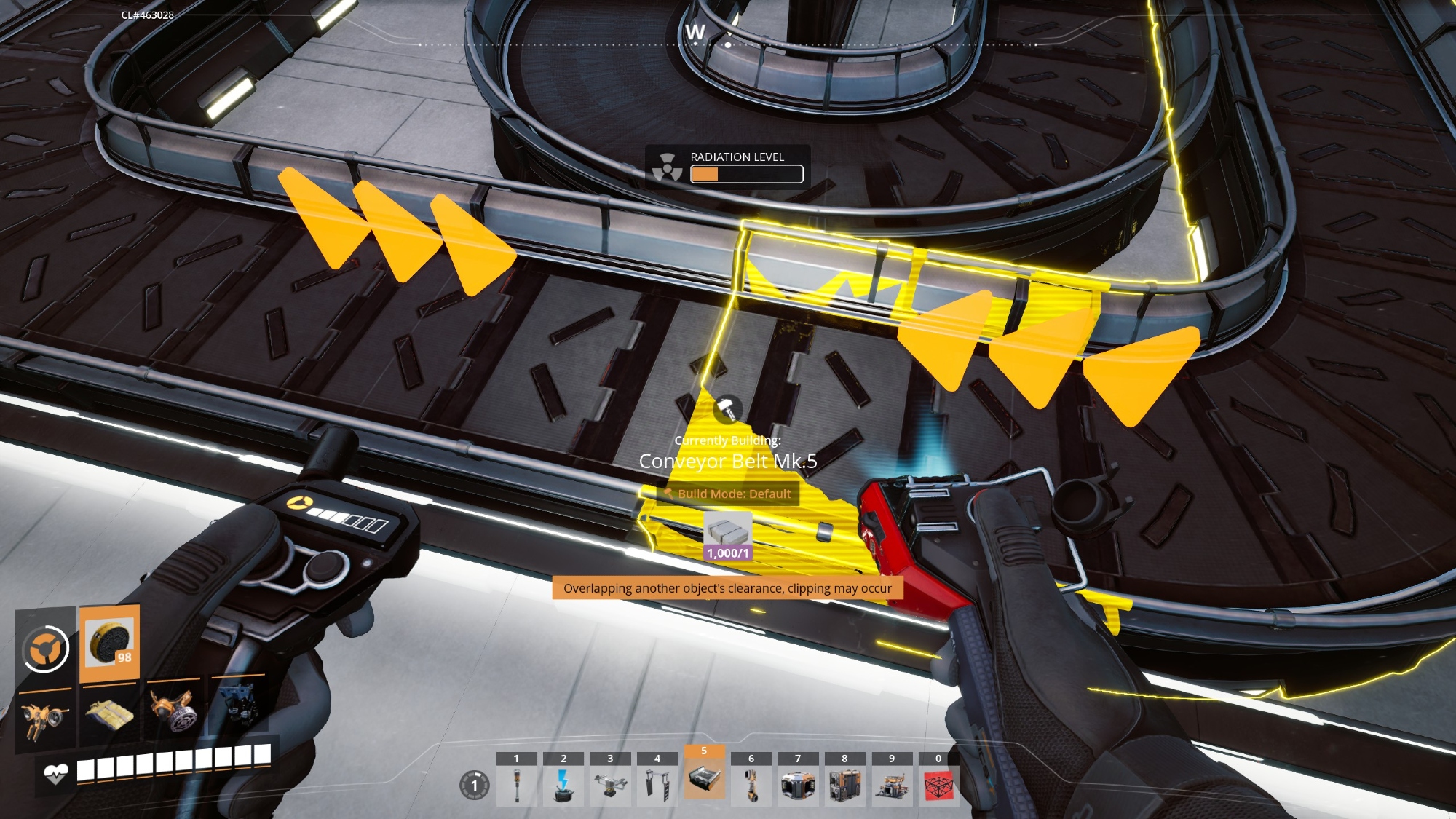Image resolution: width=1456 pixels, height=819 pixels.
Task: Pick the storage container in hotbar slot 8
Action: 844,785
